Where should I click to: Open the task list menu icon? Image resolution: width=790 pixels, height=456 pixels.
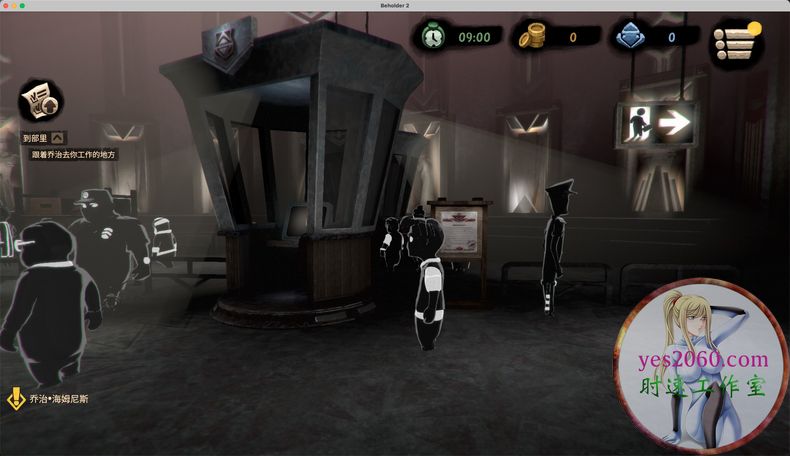point(735,44)
